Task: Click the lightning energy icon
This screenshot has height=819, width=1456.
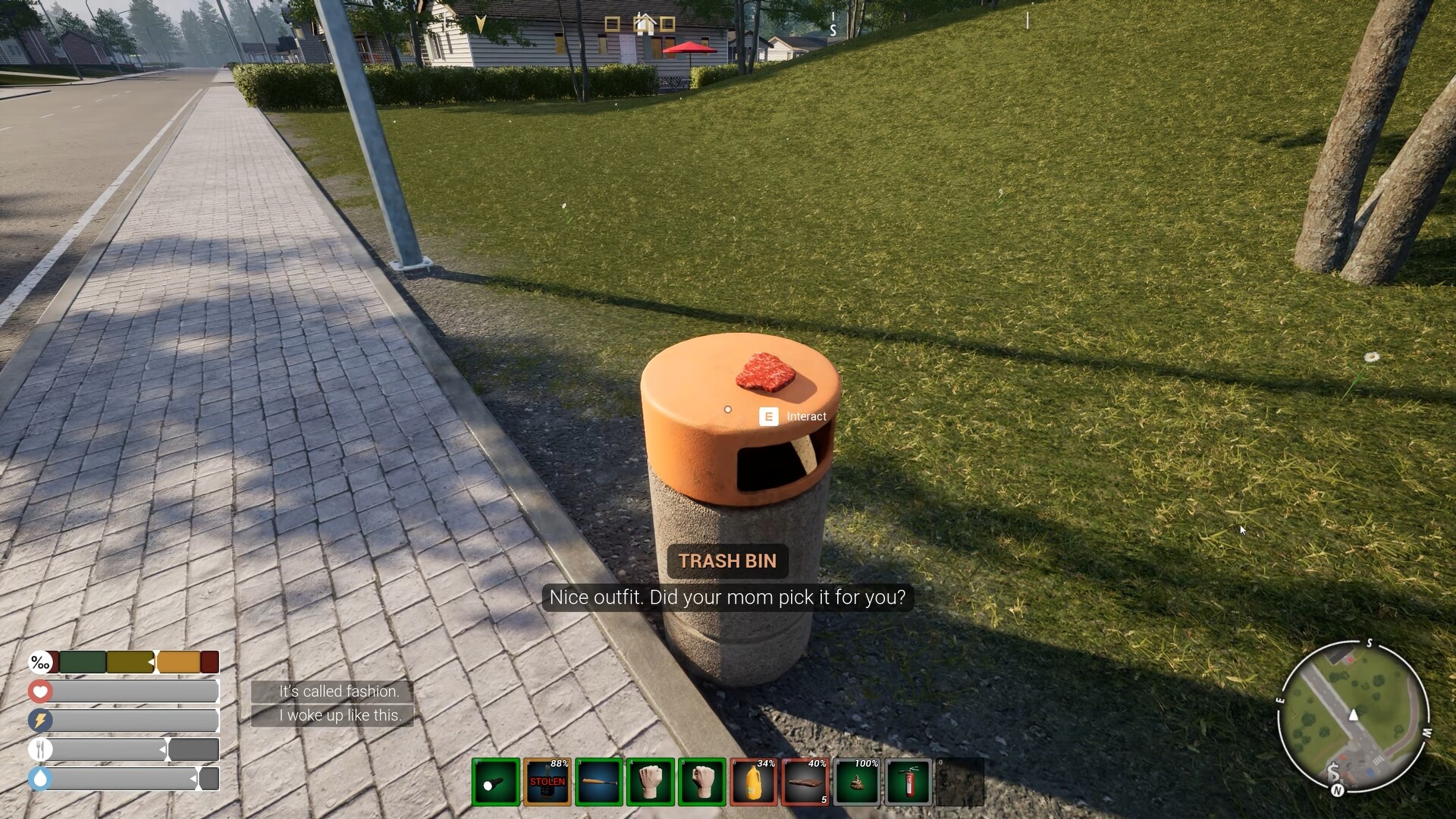Action: (x=40, y=720)
